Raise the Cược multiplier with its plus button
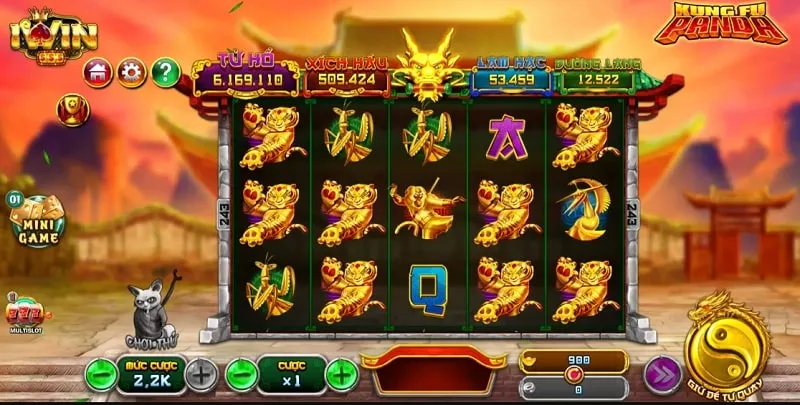Image resolution: width=800 pixels, height=405 pixels. (342, 375)
